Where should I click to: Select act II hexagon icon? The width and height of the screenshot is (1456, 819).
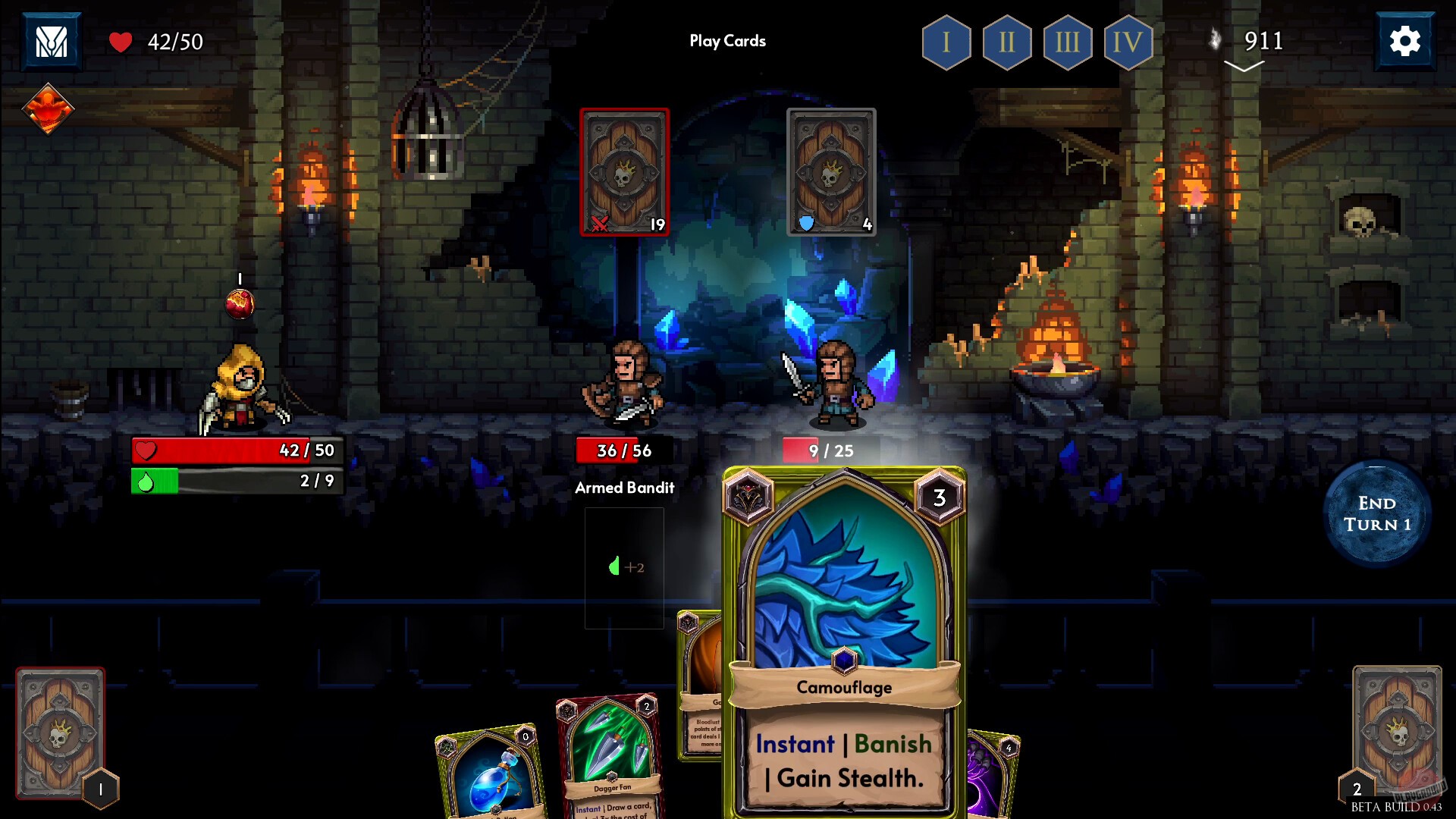pos(1006,42)
